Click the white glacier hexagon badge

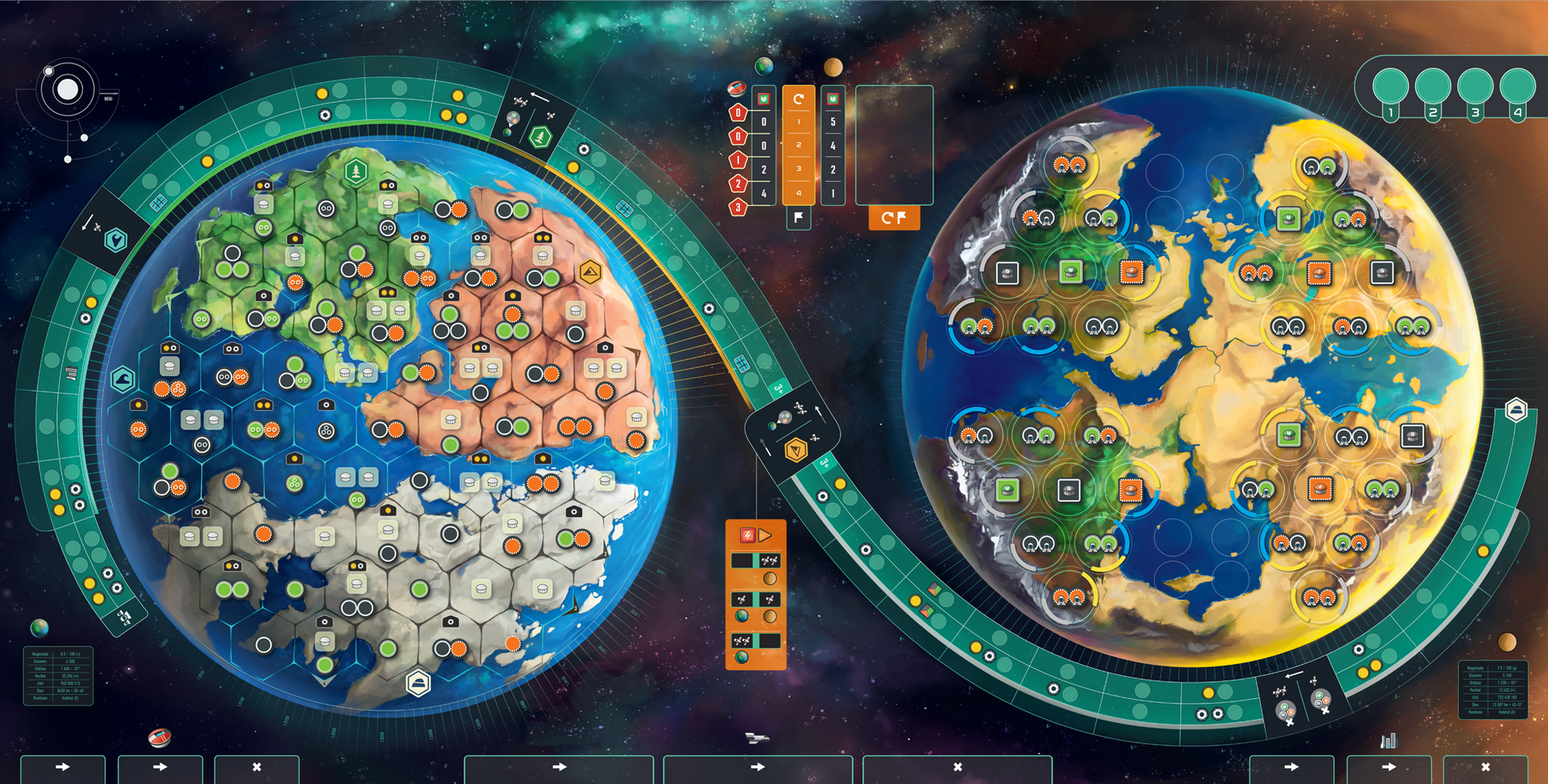[x=418, y=682]
